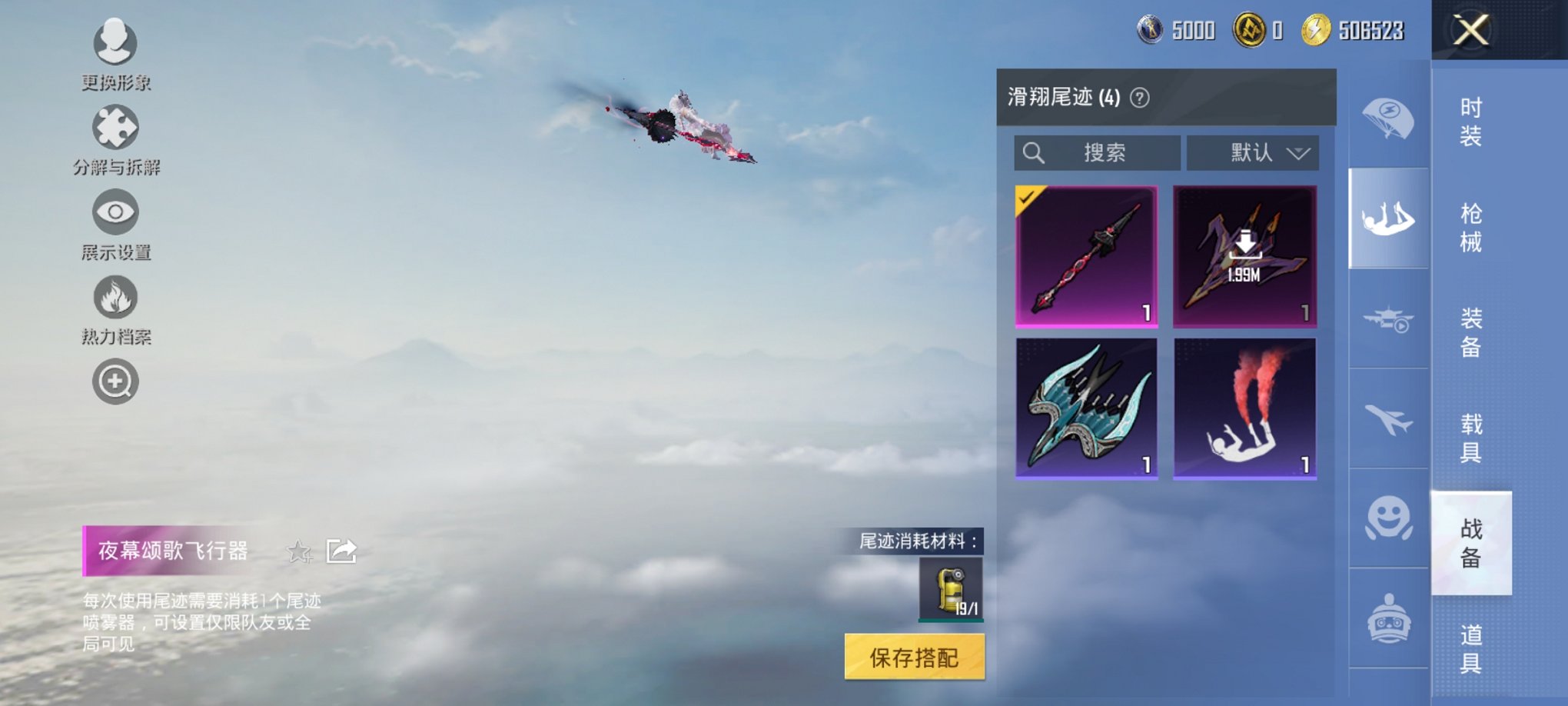Open the 热力档案 heat profile icon
1568x706 pixels.
point(114,296)
